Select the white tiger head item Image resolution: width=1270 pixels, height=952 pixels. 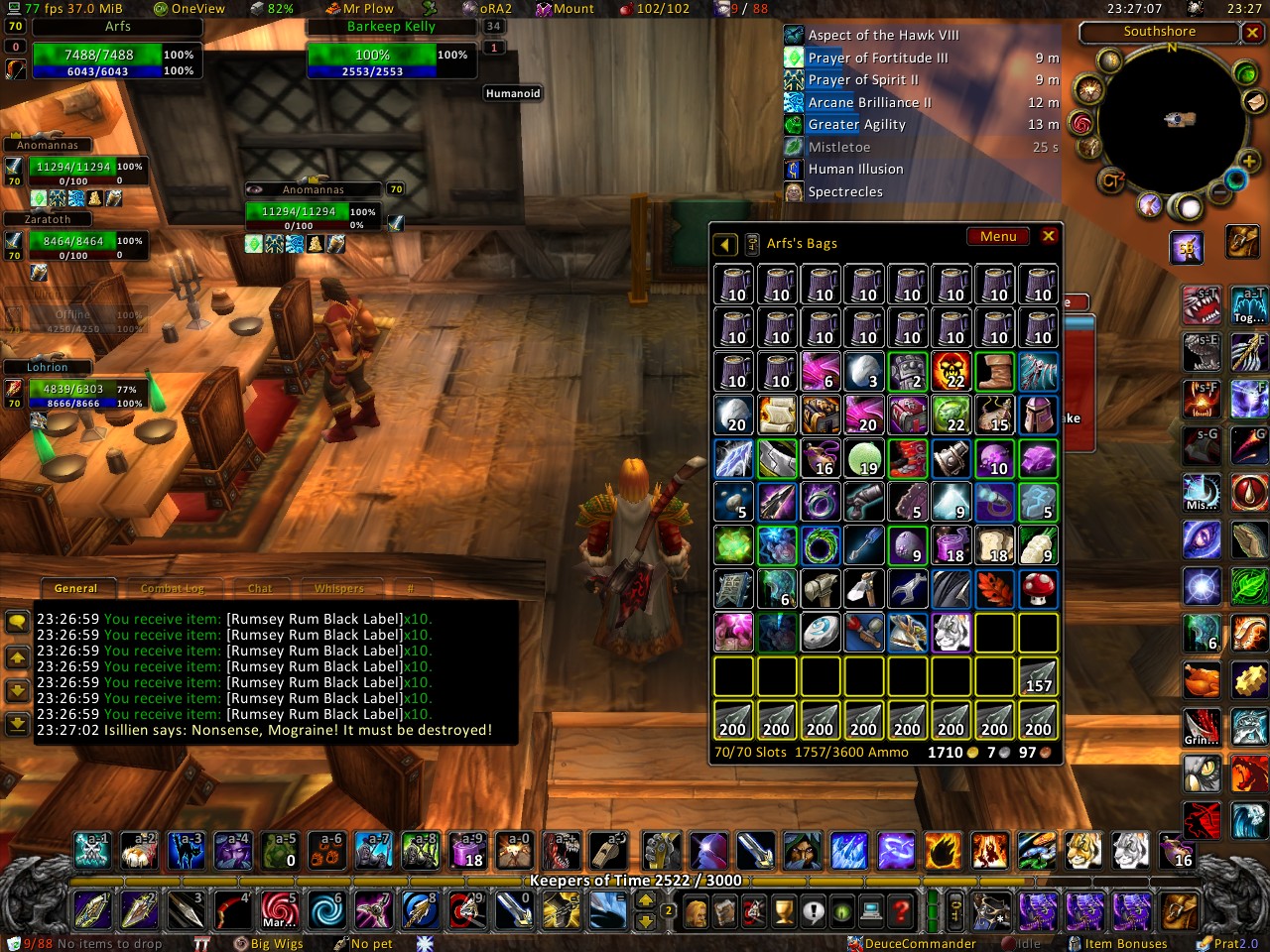(951, 632)
